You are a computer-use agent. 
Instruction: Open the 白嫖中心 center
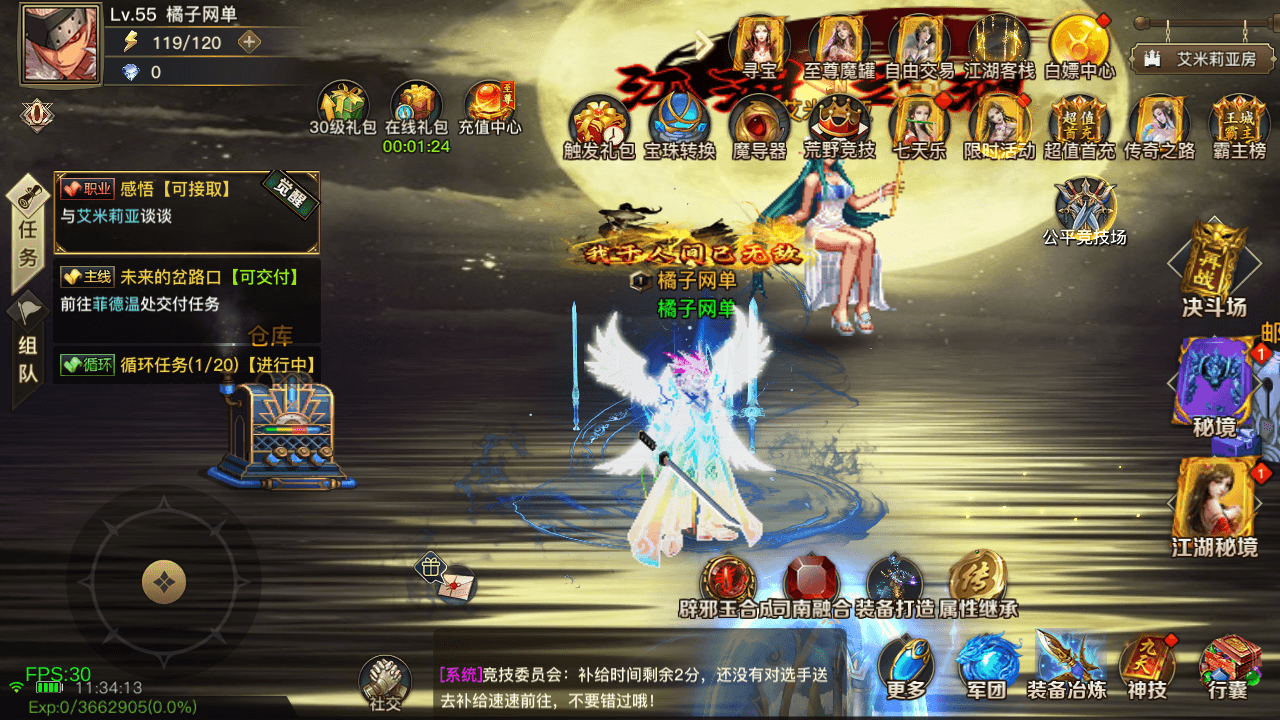tap(1079, 42)
